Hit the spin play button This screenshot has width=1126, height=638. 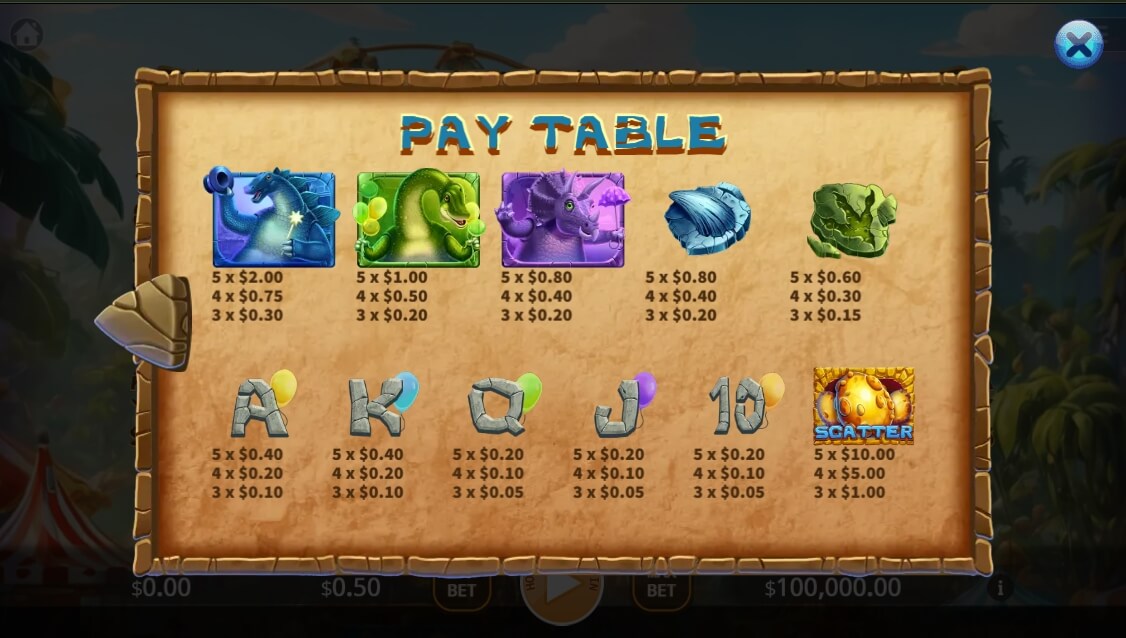point(561,592)
